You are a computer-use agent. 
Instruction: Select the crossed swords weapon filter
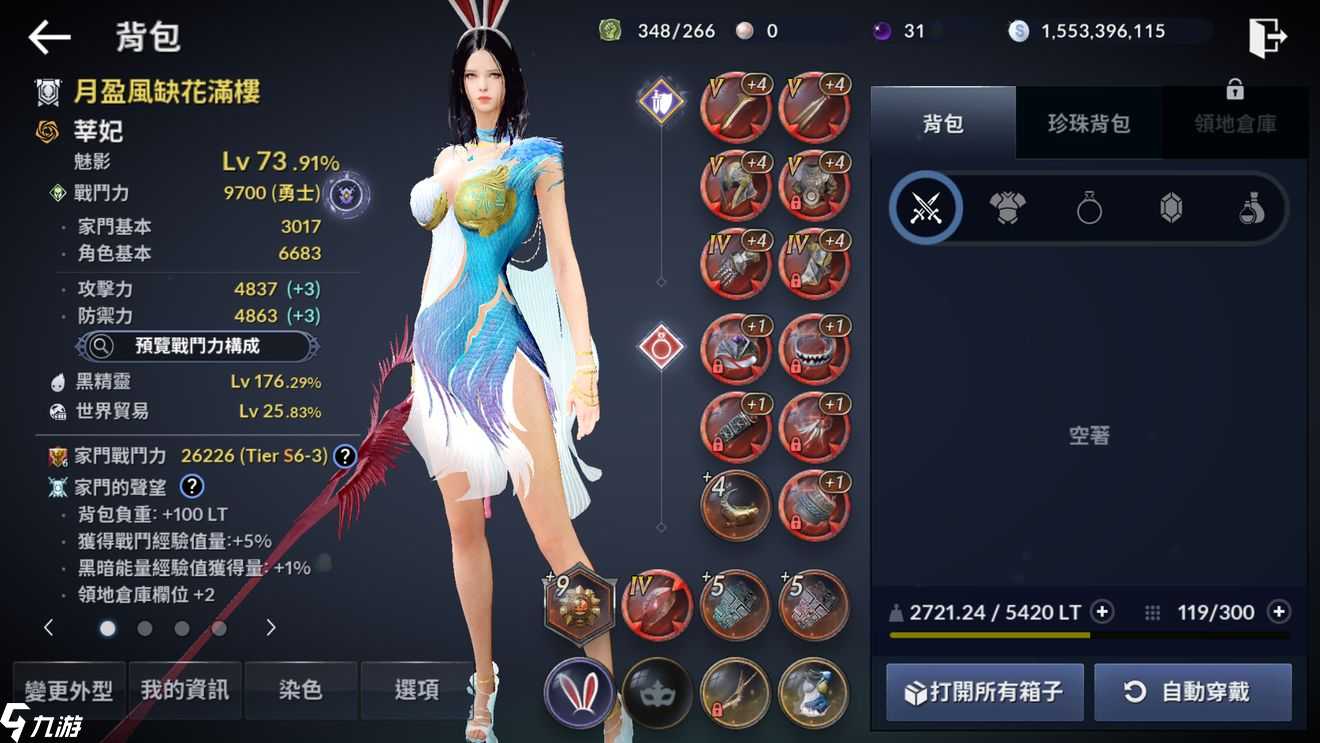tap(925, 210)
